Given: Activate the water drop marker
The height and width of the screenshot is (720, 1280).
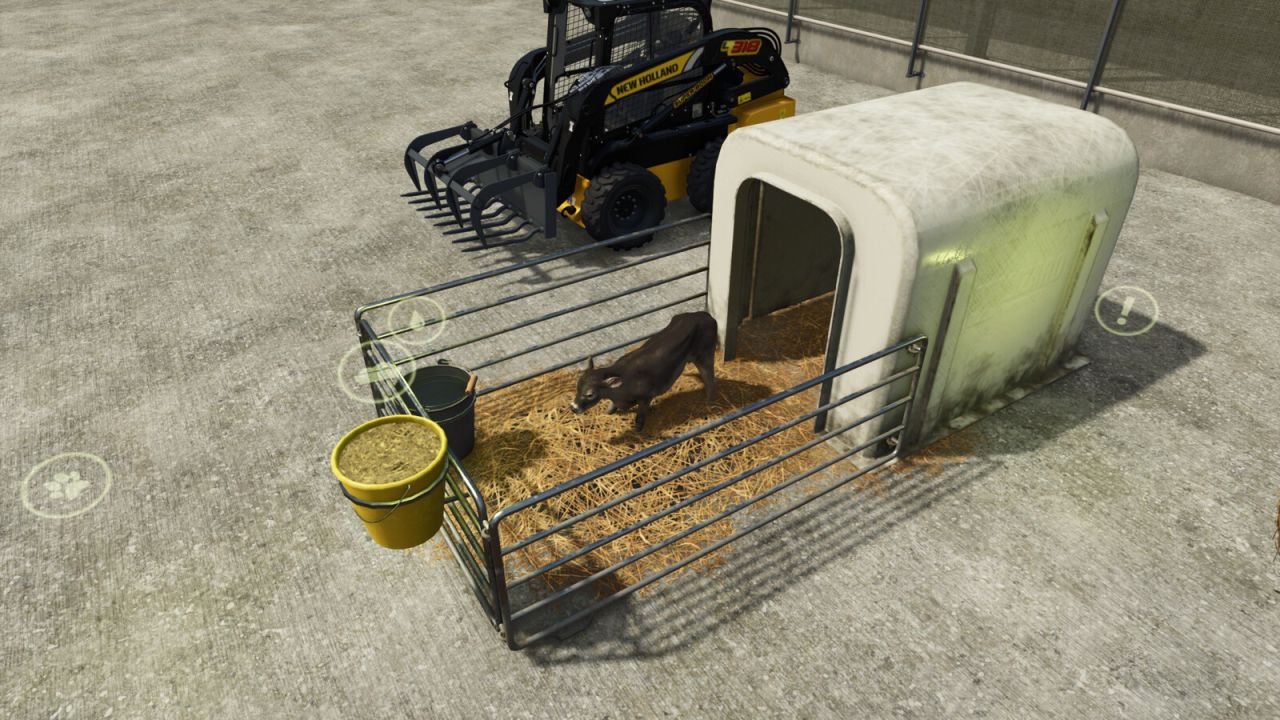Looking at the screenshot, I should 416,320.
